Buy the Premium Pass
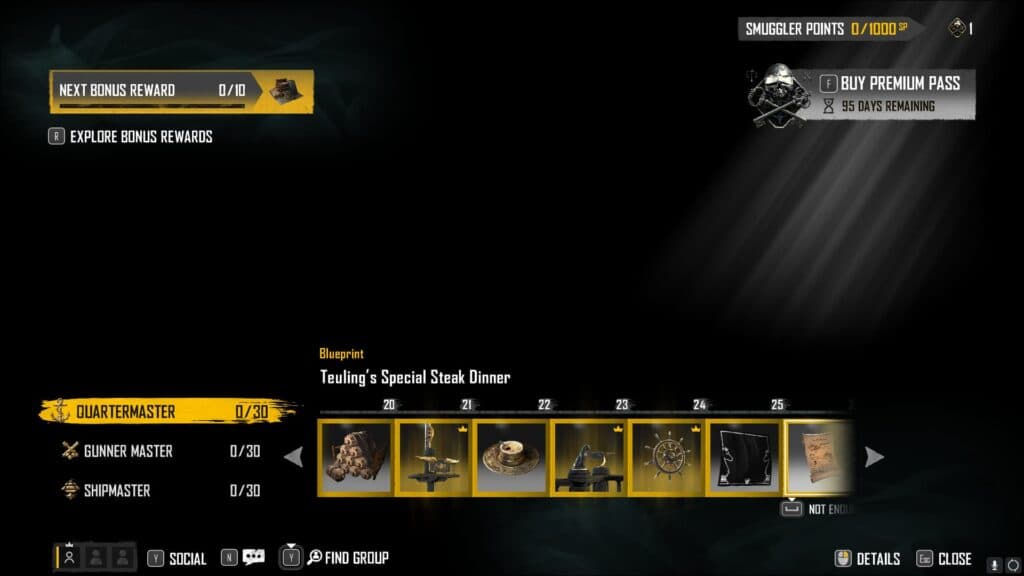This screenshot has height=576, width=1024. coord(900,83)
